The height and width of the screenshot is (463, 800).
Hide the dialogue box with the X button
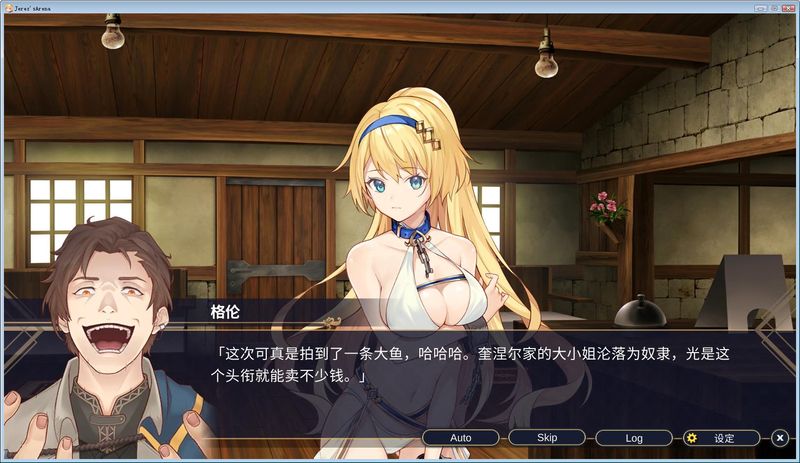(780, 438)
